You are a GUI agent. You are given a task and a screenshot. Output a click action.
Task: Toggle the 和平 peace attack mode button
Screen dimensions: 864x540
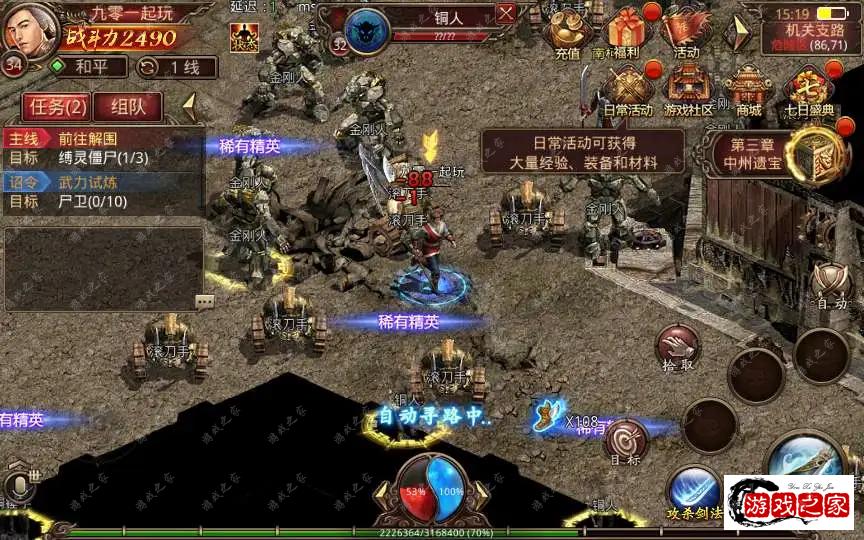point(89,67)
